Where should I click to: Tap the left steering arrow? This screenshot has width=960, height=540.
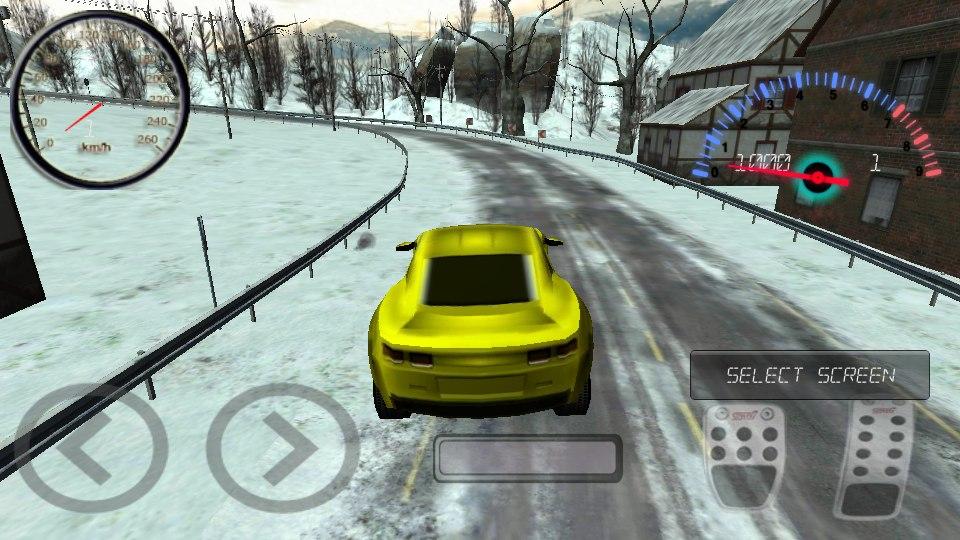click(x=88, y=447)
